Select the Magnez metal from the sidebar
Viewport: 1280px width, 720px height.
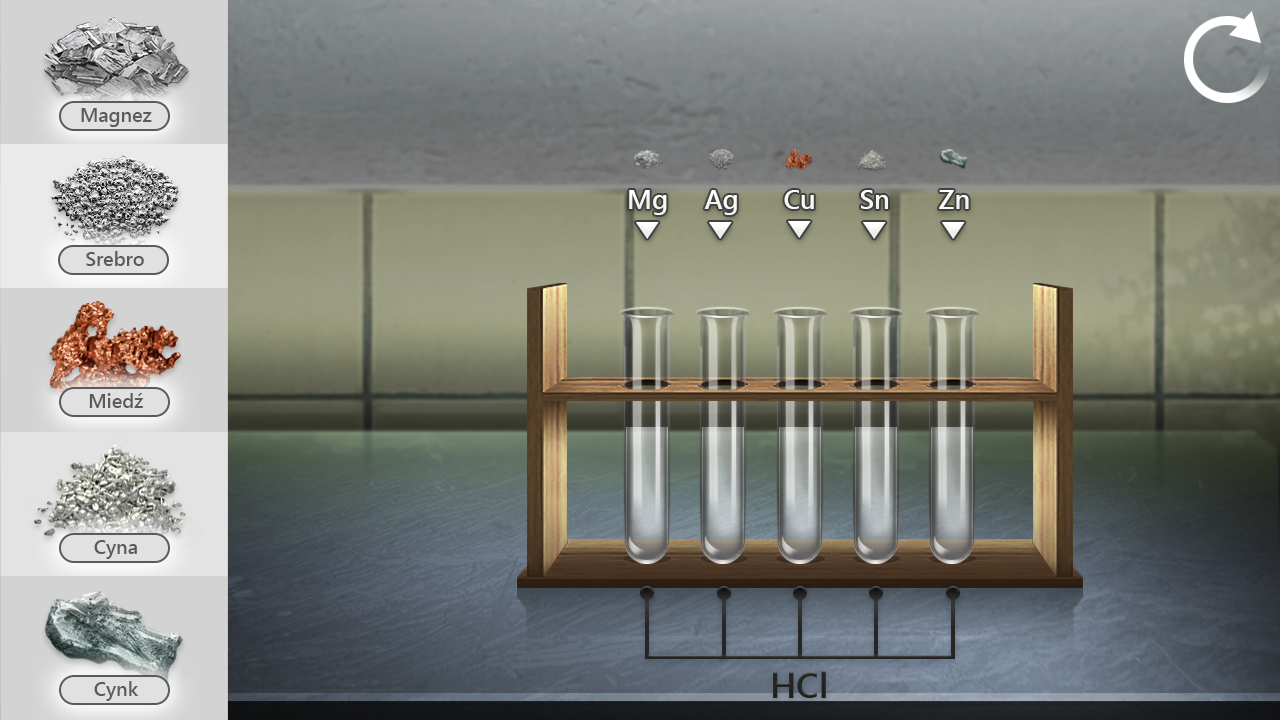tap(114, 72)
